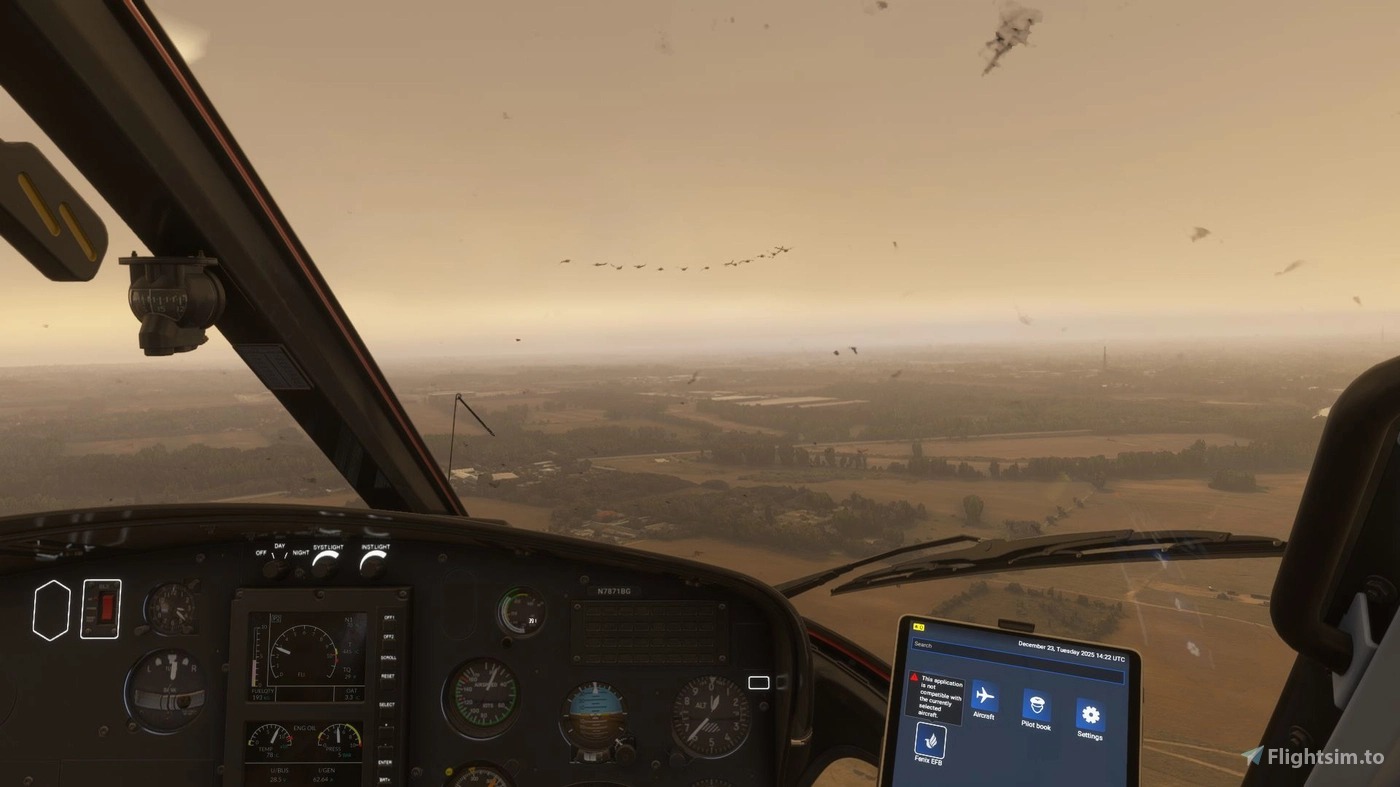Turn the SYST LIGHT knob
Image resolution: width=1400 pixels, height=787 pixels.
324,565
